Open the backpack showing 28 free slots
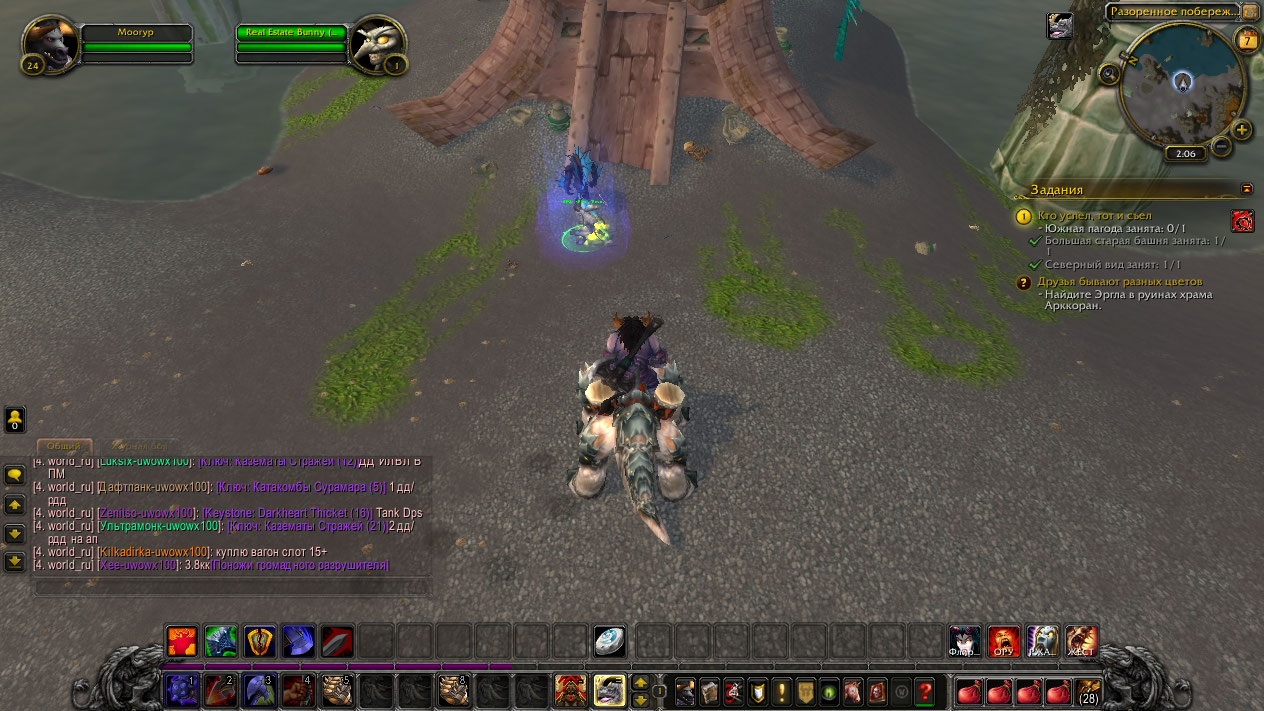 (1087, 690)
